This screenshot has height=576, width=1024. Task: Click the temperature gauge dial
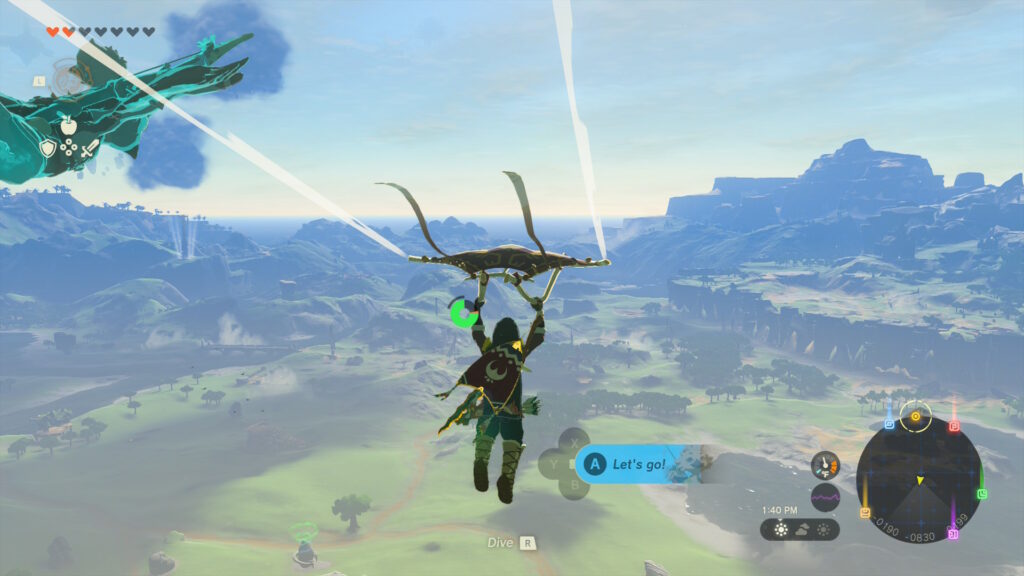[x=825, y=465]
